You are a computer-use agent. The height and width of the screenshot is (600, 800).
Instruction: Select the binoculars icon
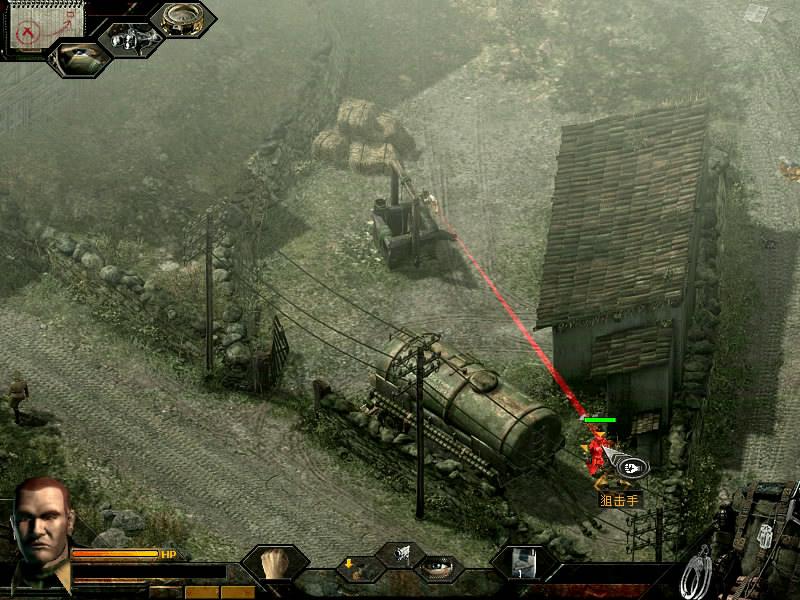coord(130,38)
